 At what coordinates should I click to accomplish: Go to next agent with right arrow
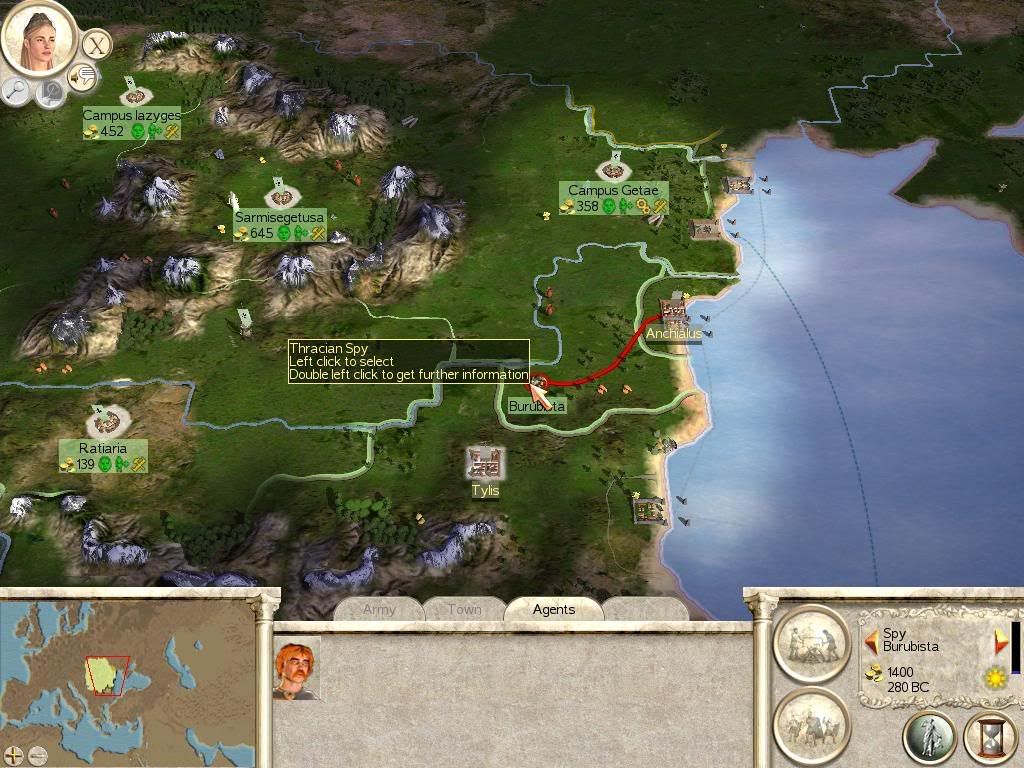pyautogui.click(x=1000, y=643)
